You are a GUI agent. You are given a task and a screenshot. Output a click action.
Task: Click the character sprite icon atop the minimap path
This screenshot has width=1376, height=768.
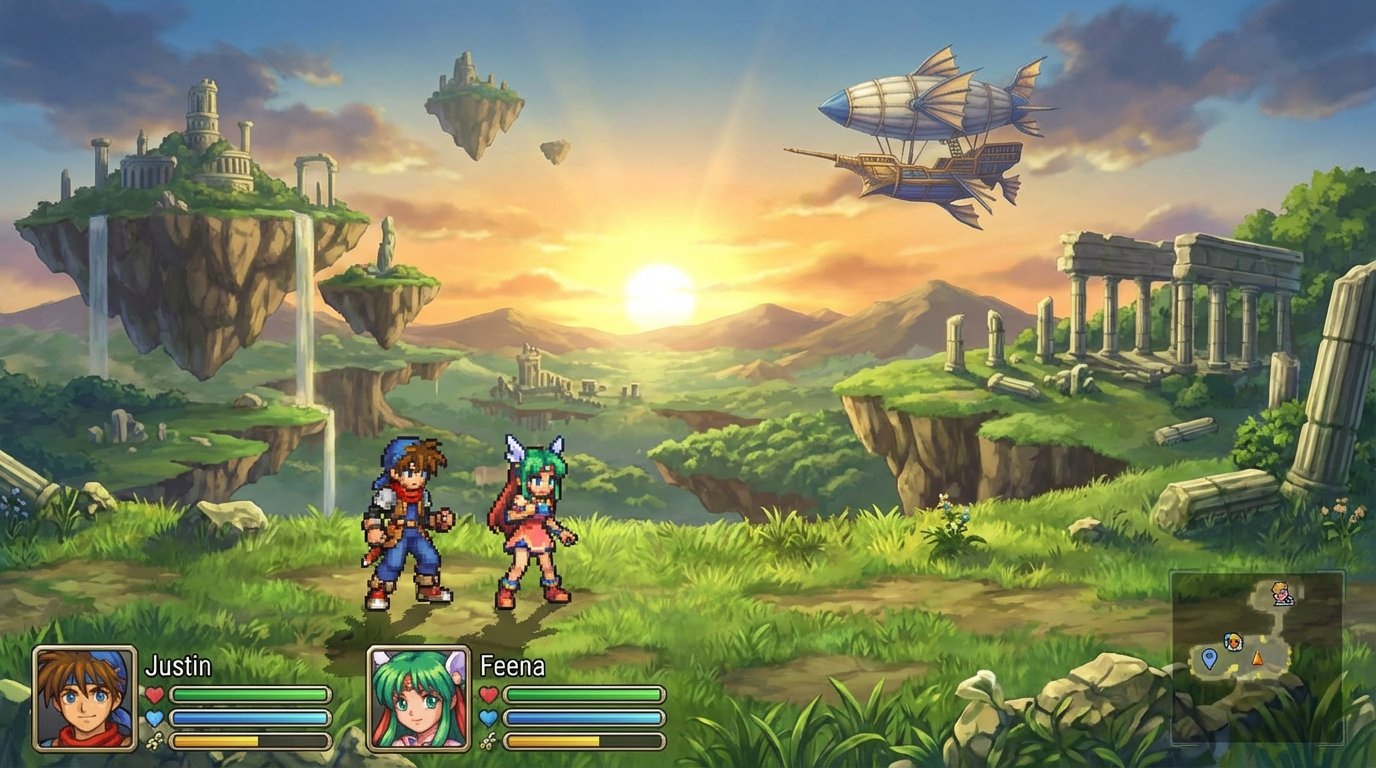pyautogui.click(x=1281, y=594)
